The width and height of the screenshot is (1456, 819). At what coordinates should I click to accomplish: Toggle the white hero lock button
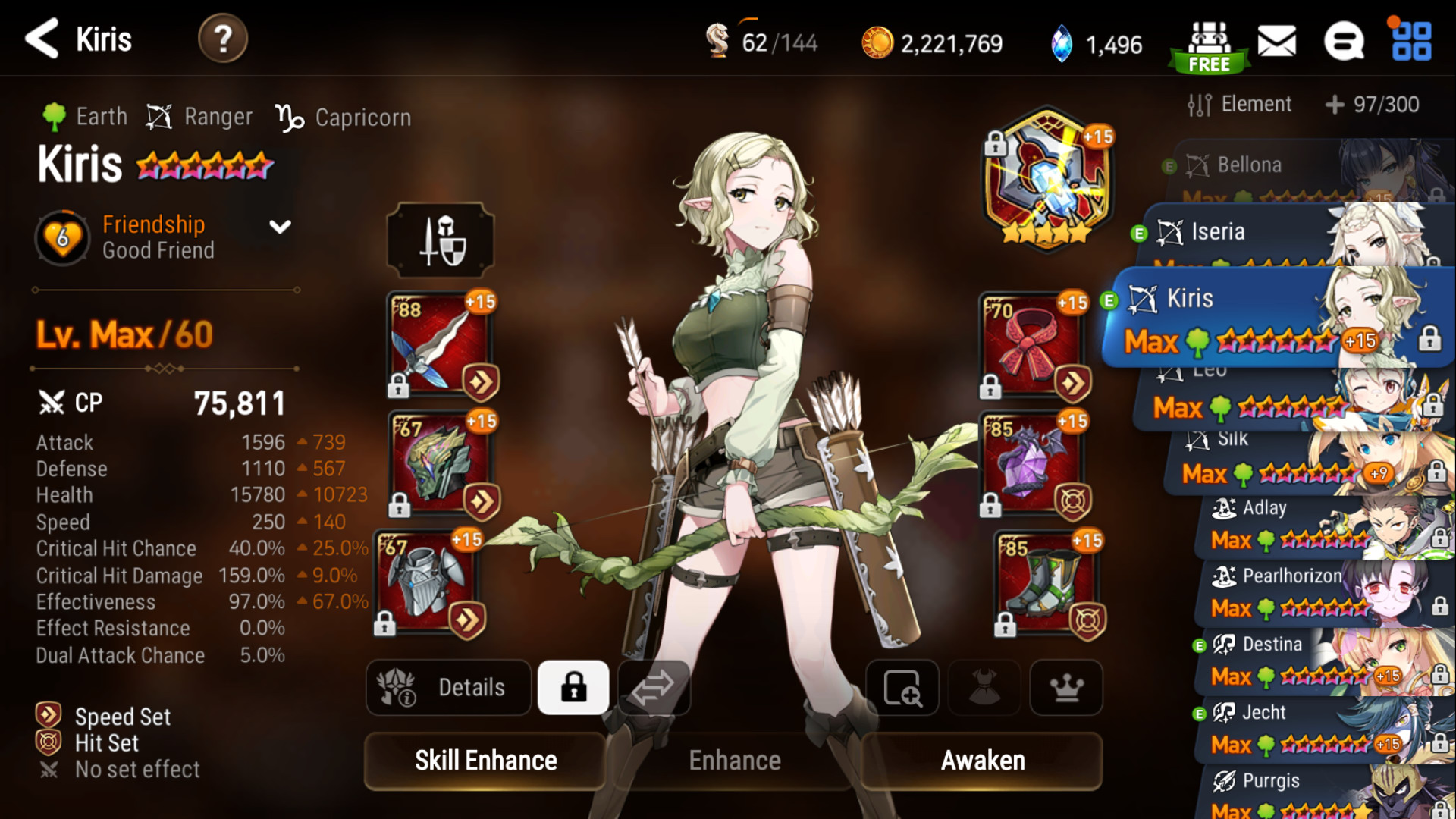tap(573, 688)
